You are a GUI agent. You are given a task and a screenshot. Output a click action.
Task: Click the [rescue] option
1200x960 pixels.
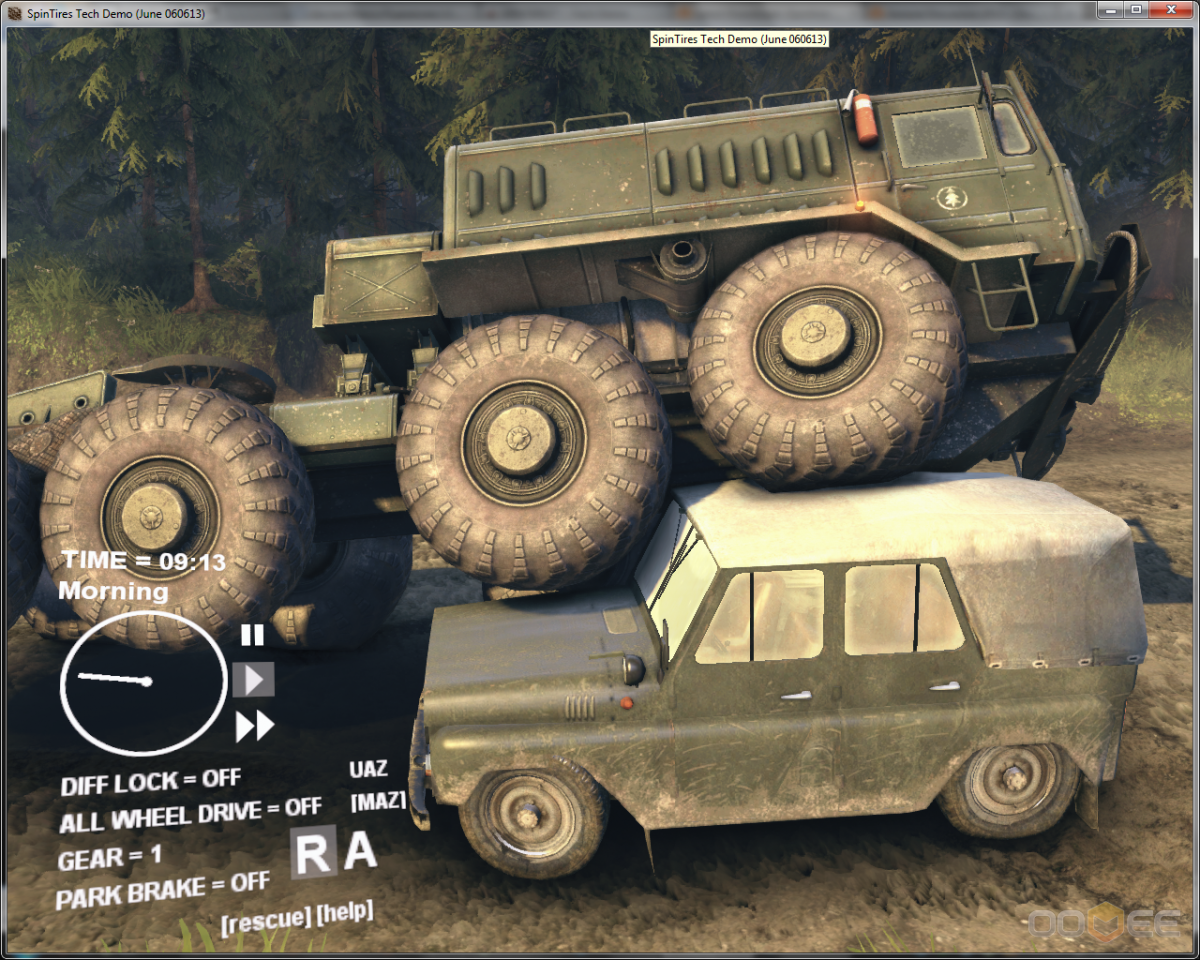(264, 918)
